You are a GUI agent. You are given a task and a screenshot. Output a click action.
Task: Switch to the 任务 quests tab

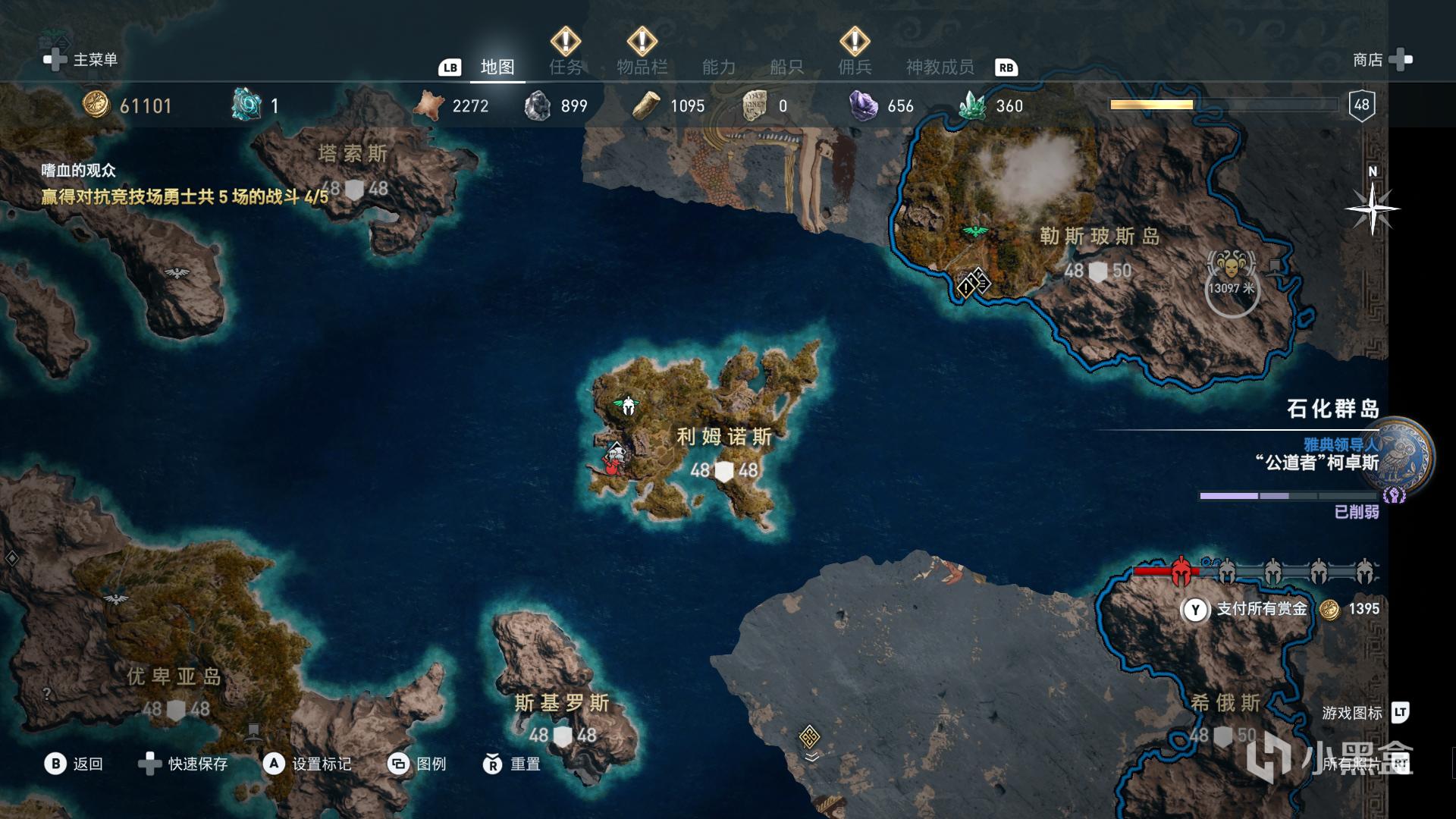coord(566,67)
